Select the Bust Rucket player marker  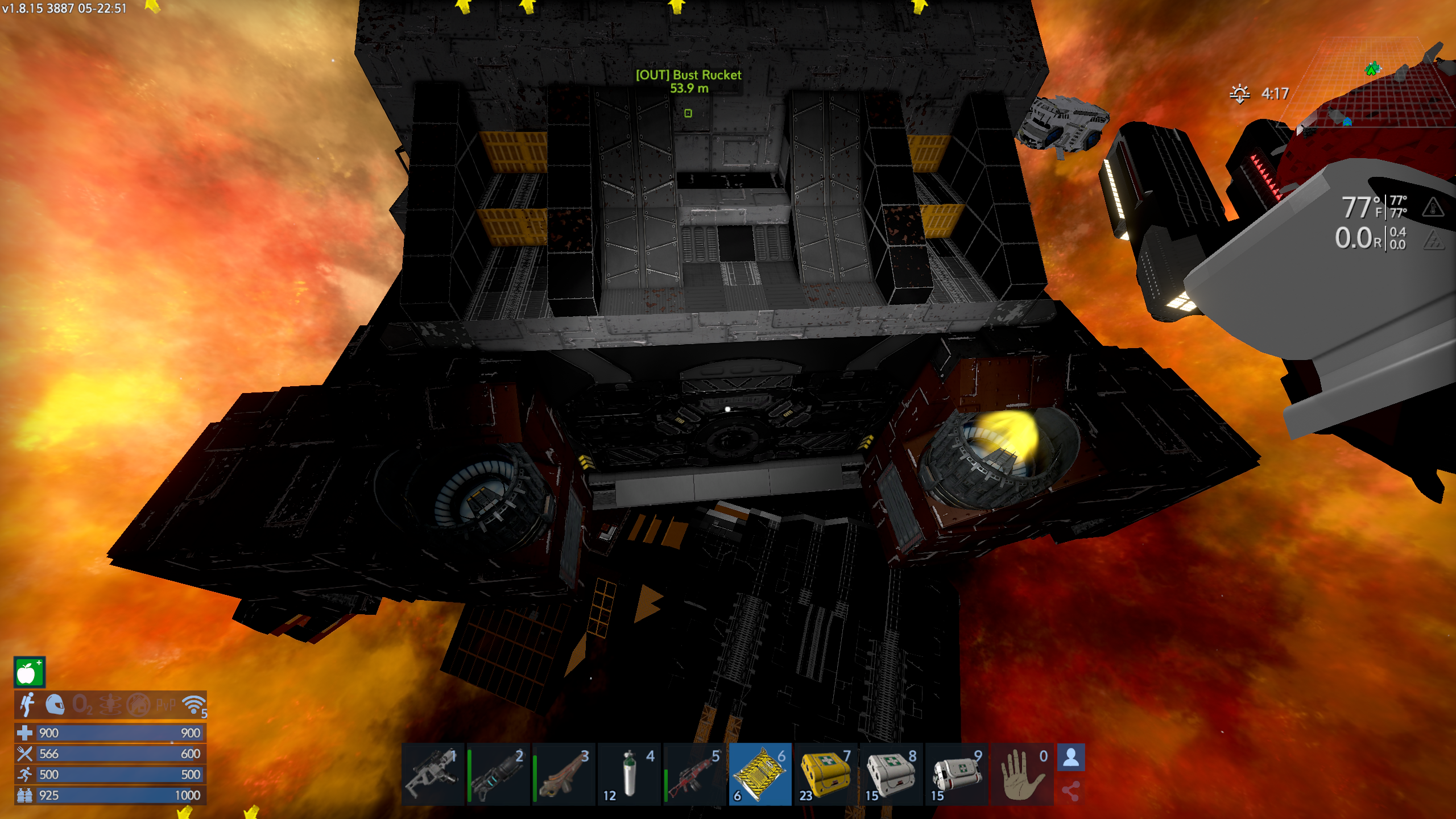[688, 113]
